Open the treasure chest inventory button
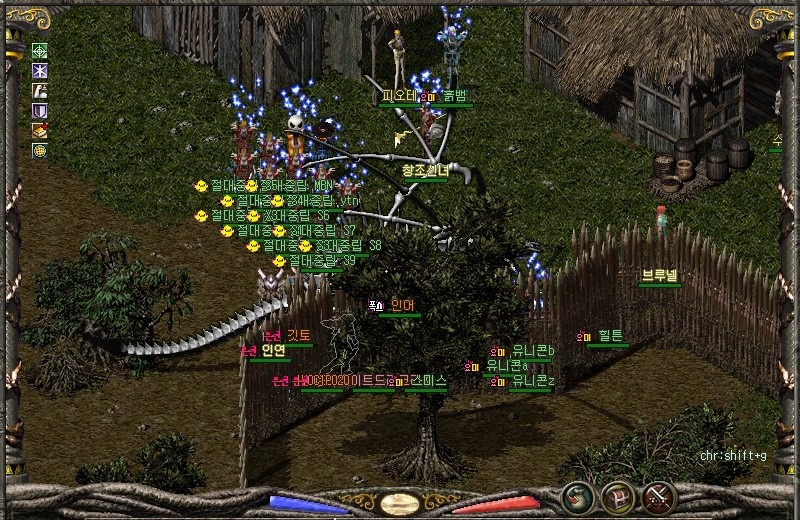Screen dimensions: 800x520 coord(618,497)
